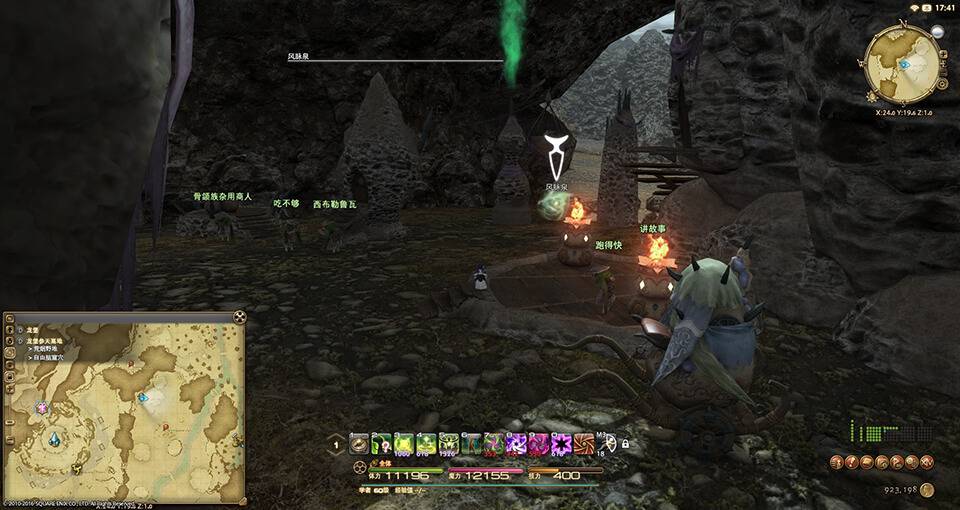Click the gil currency coin icon

tap(927, 490)
